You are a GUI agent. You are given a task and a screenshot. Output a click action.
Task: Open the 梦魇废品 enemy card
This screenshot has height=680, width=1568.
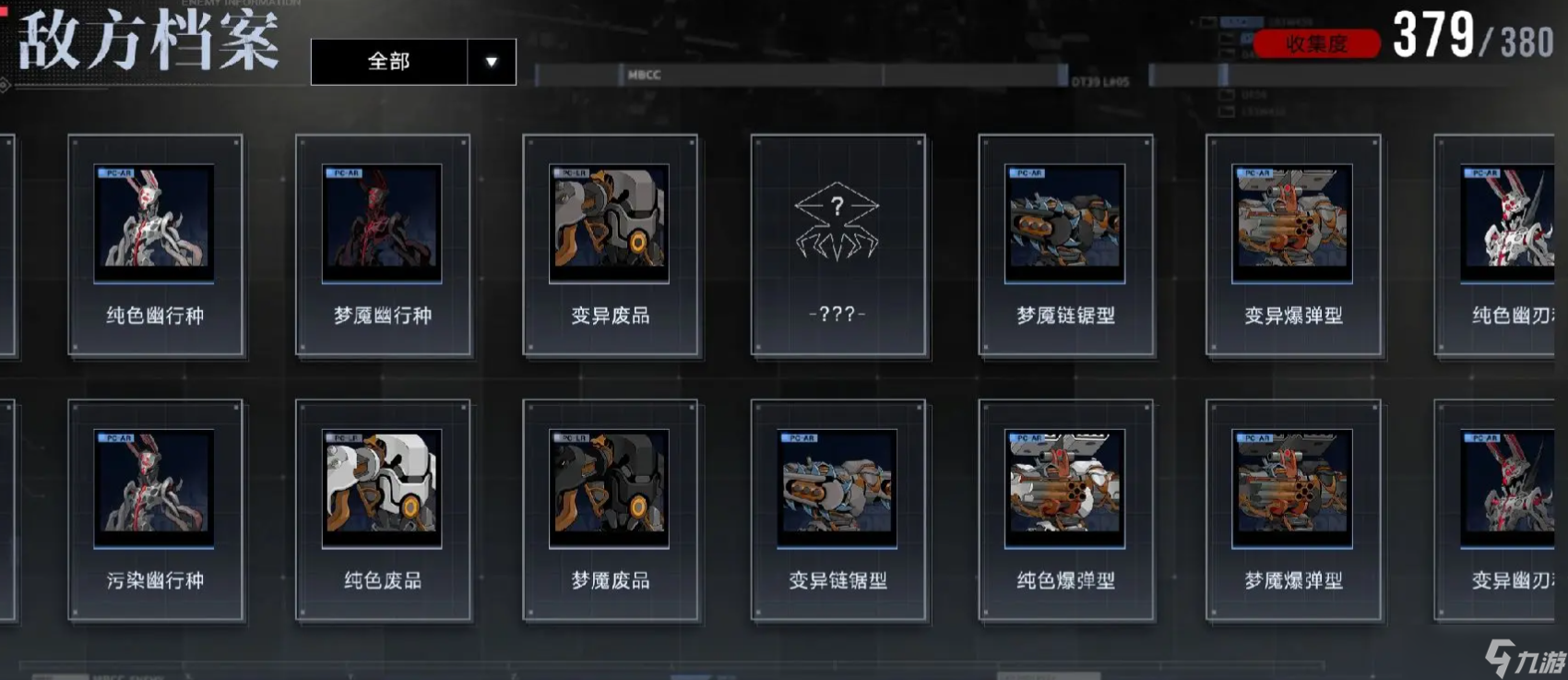coord(610,509)
